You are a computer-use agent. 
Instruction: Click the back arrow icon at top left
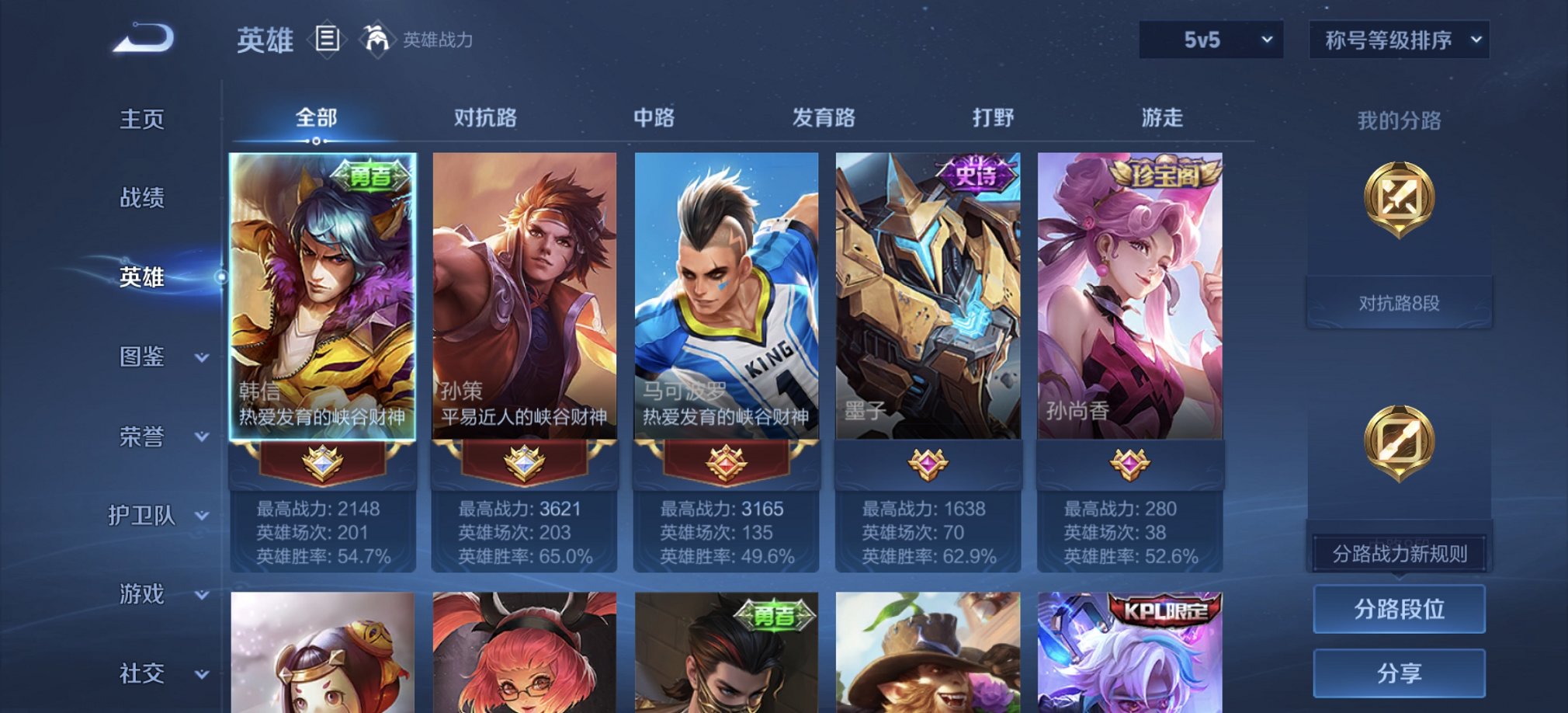click(x=144, y=36)
